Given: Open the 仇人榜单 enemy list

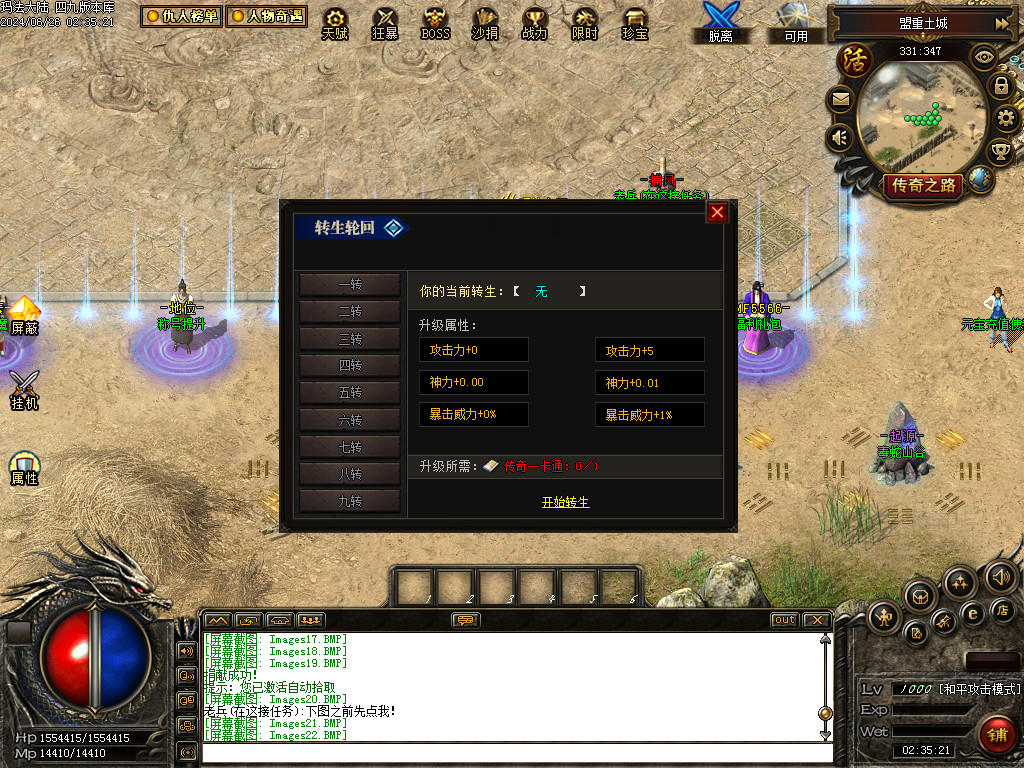Looking at the screenshot, I should 181,16.
